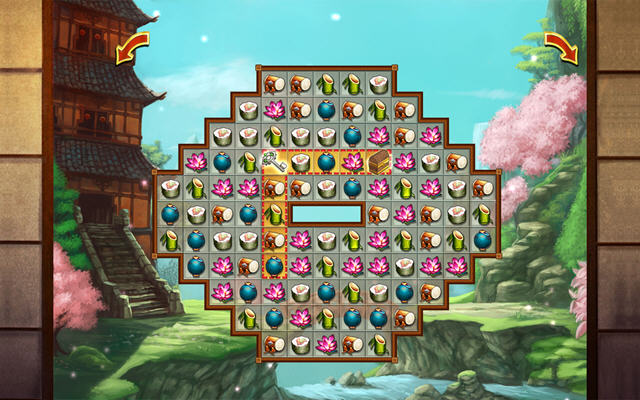Click the curved arrow in the top-right corner
This screenshot has height=400, width=640.
click(x=562, y=48)
